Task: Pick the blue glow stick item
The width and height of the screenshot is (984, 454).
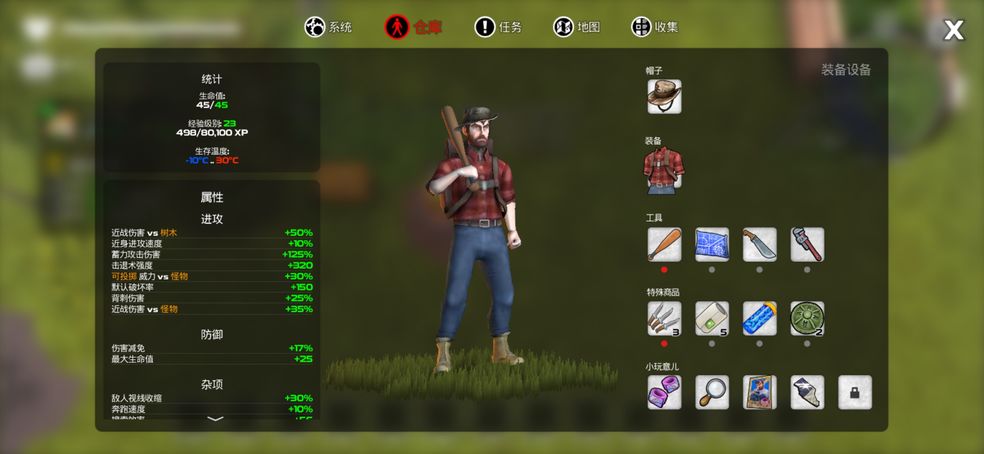Action: [x=760, y=318]
